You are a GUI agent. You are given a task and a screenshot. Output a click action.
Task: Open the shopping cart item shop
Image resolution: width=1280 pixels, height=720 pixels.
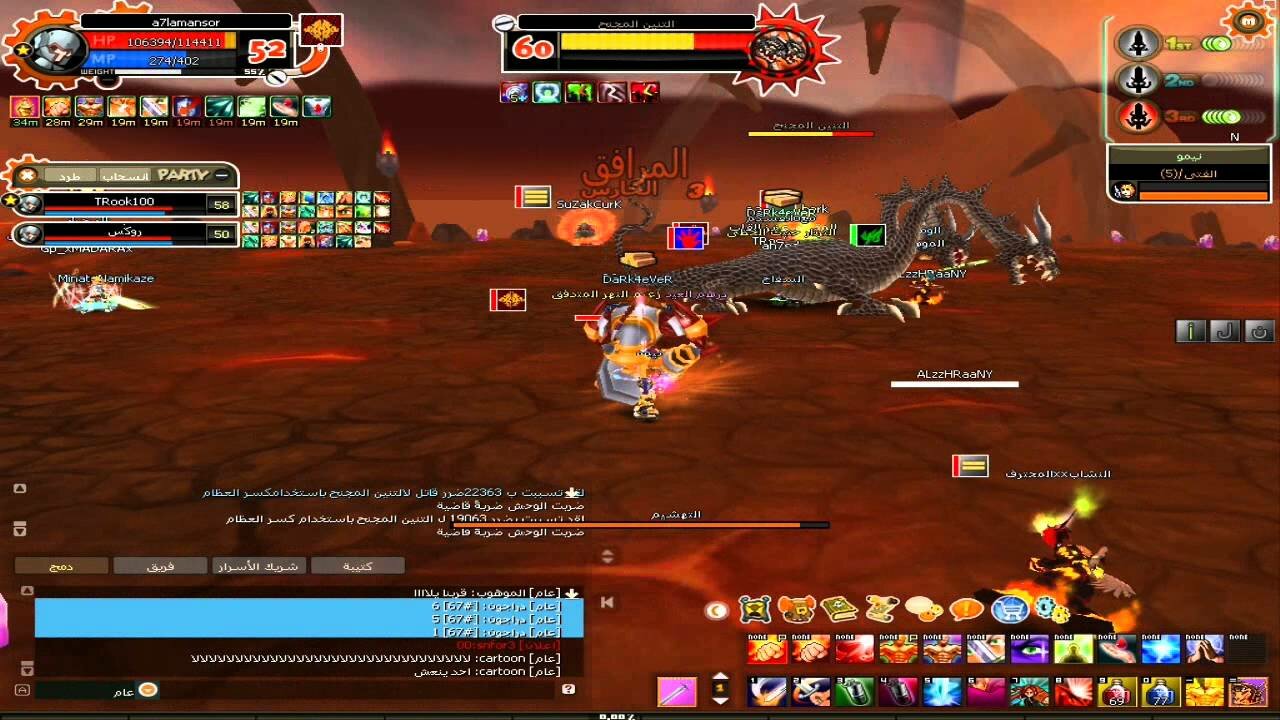(1010, 608)
